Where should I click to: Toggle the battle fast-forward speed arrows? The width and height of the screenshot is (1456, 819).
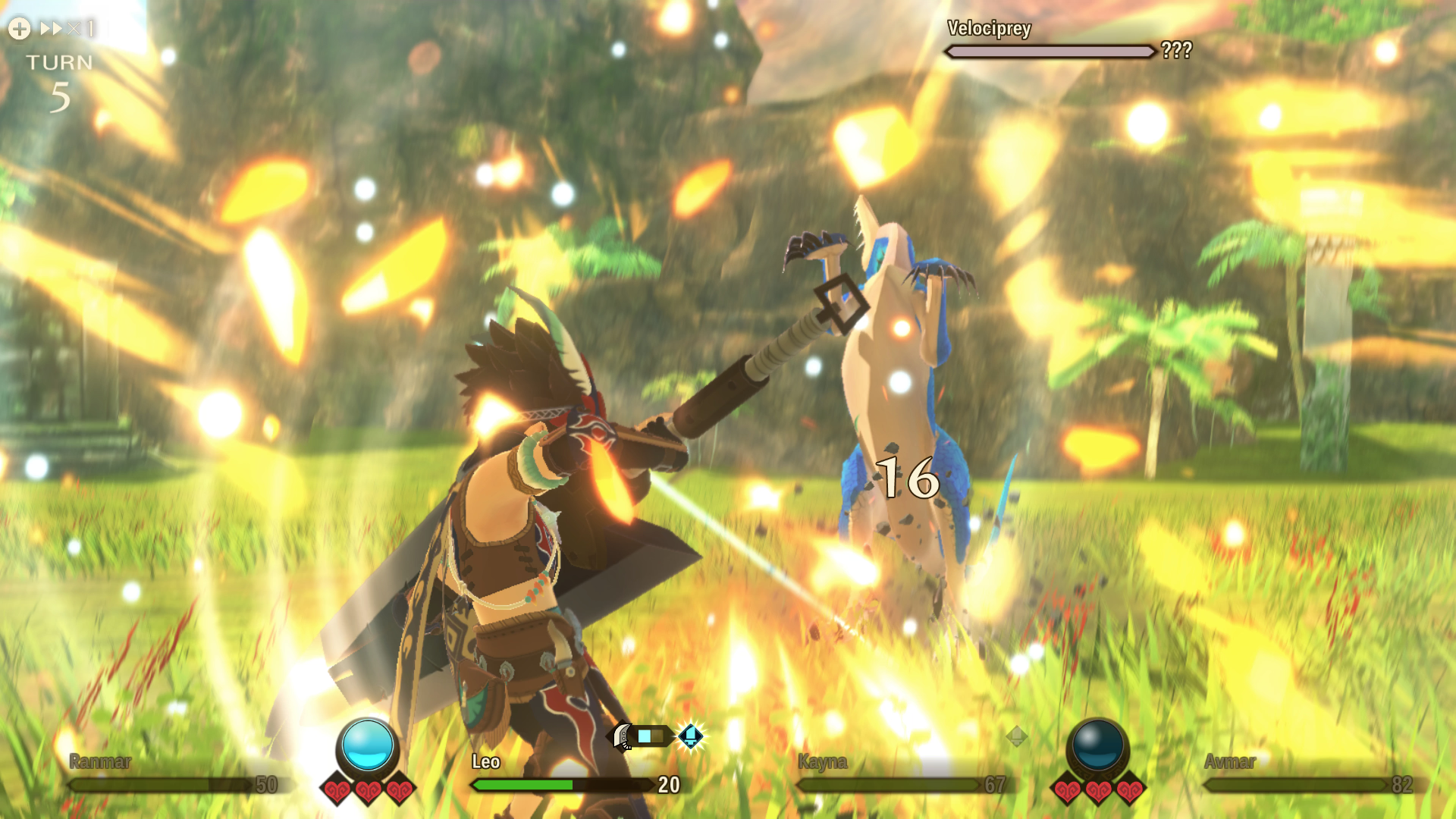pyautogui.click(x=52, y=29)
